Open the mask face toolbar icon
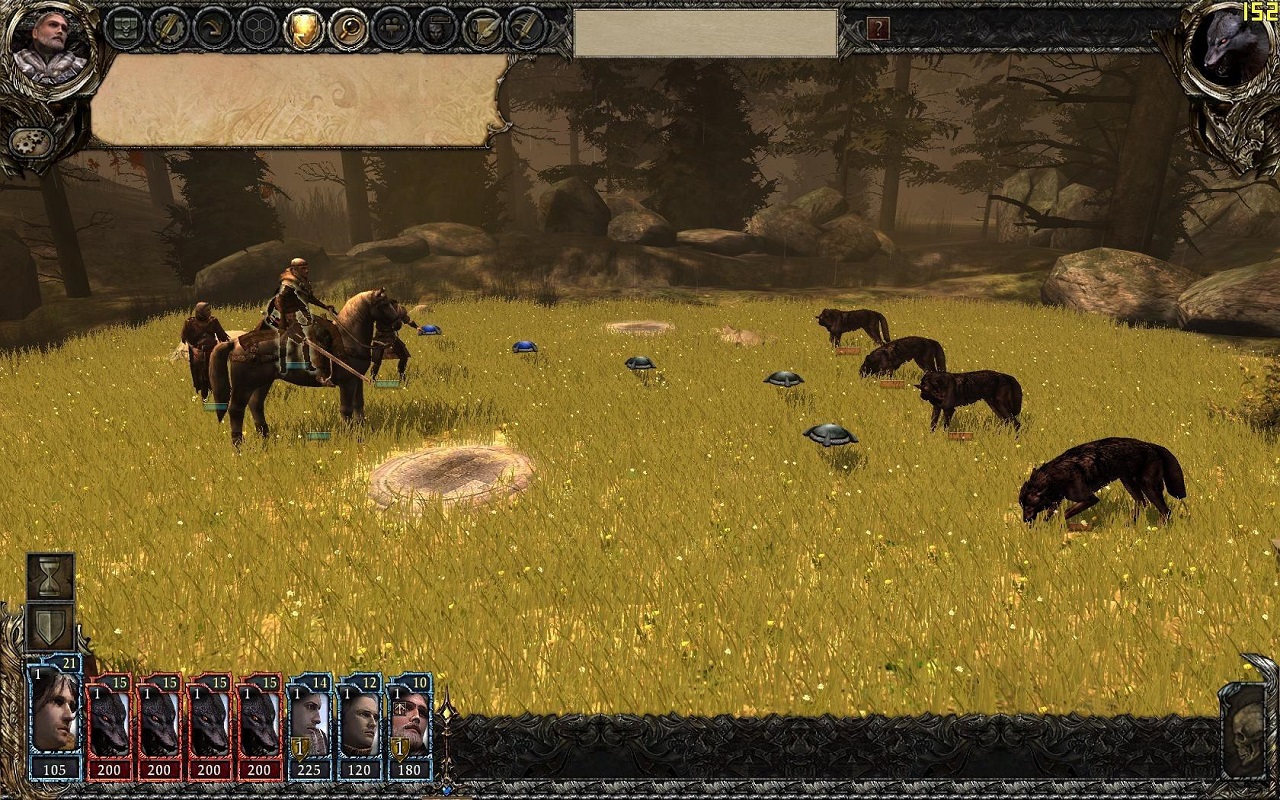Screen dimensions: 1280x800 pos(438,28)
